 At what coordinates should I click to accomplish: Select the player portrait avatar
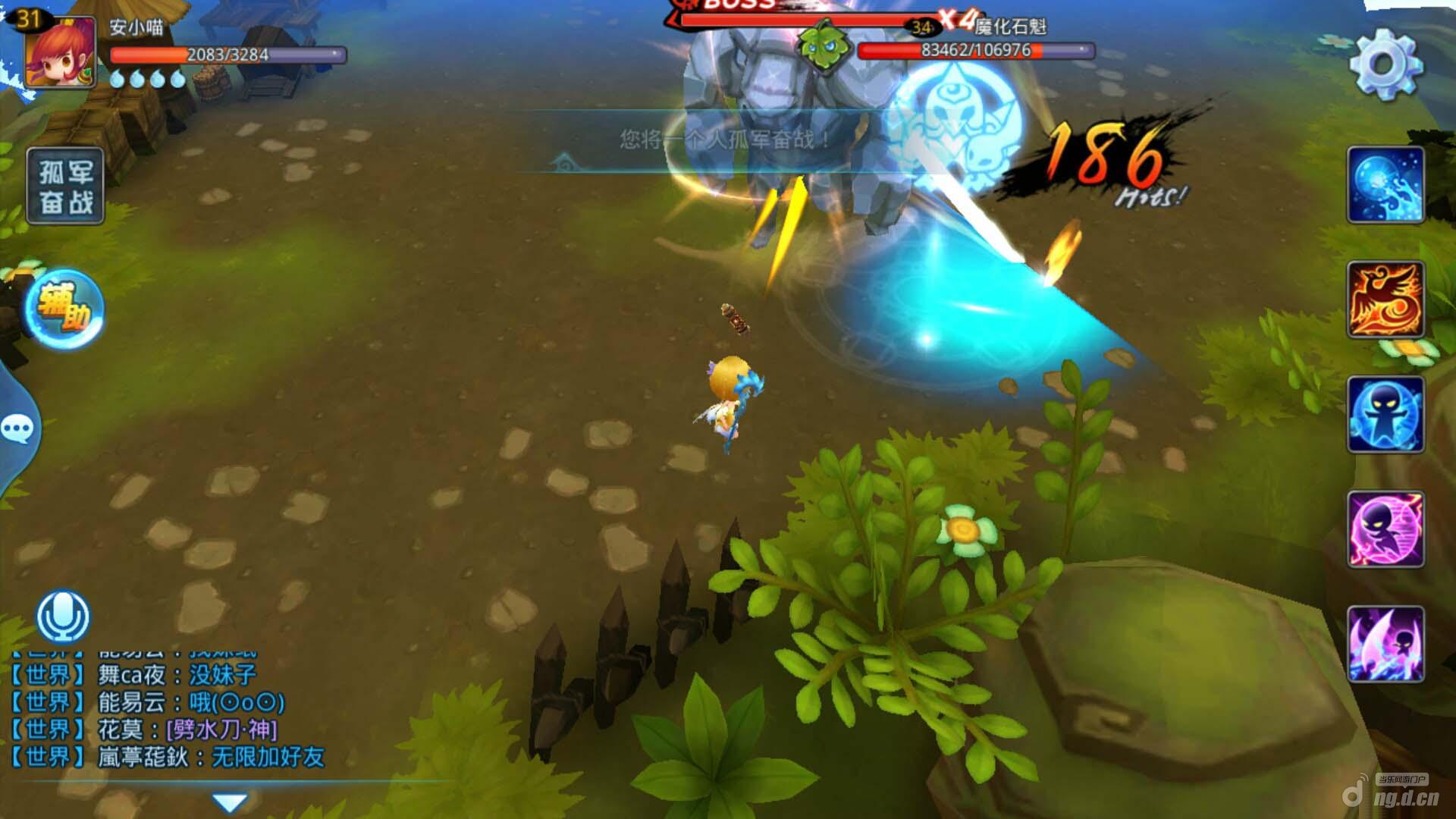click(x=61, y=53)
